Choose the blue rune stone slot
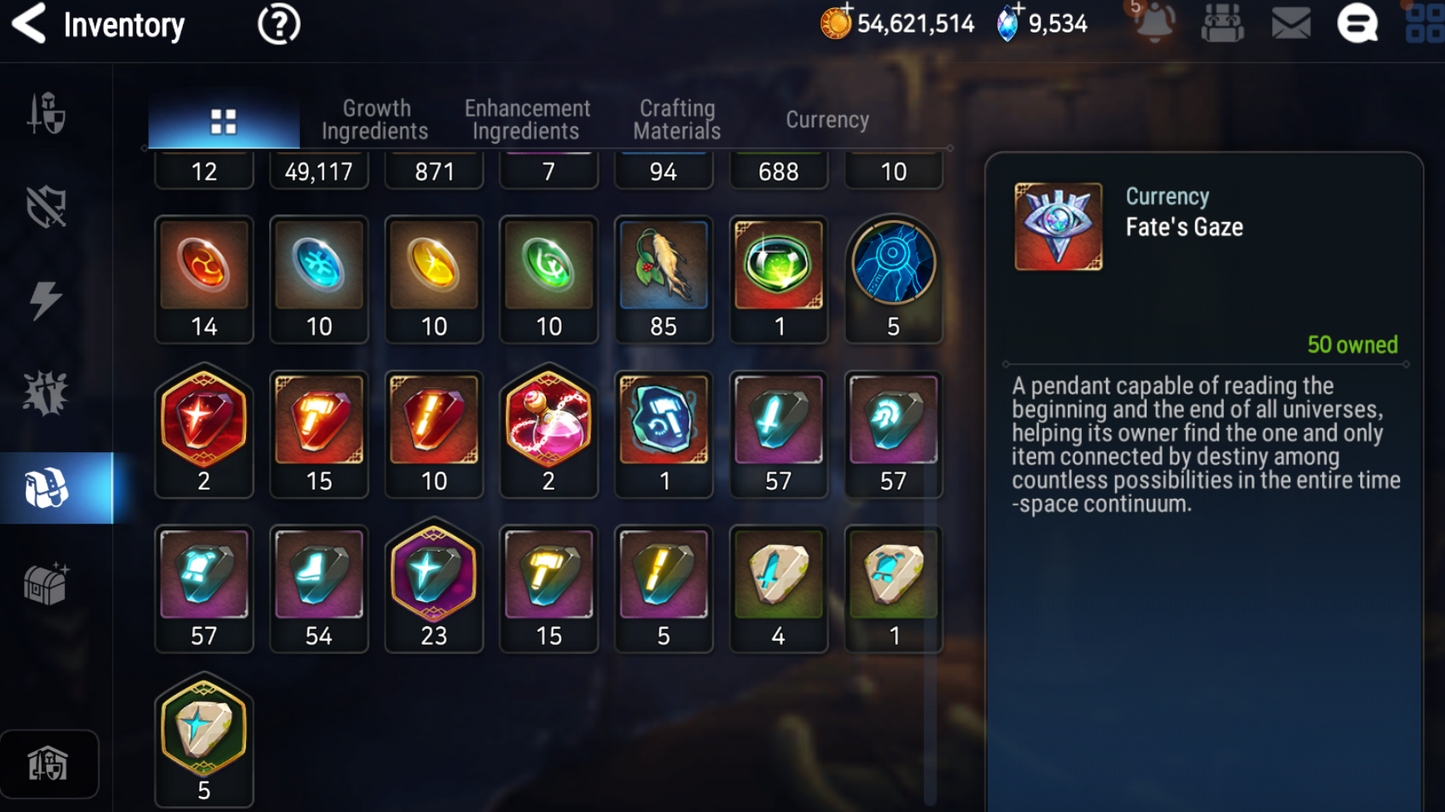The image size is (1445, 812). tap(319, 278)
